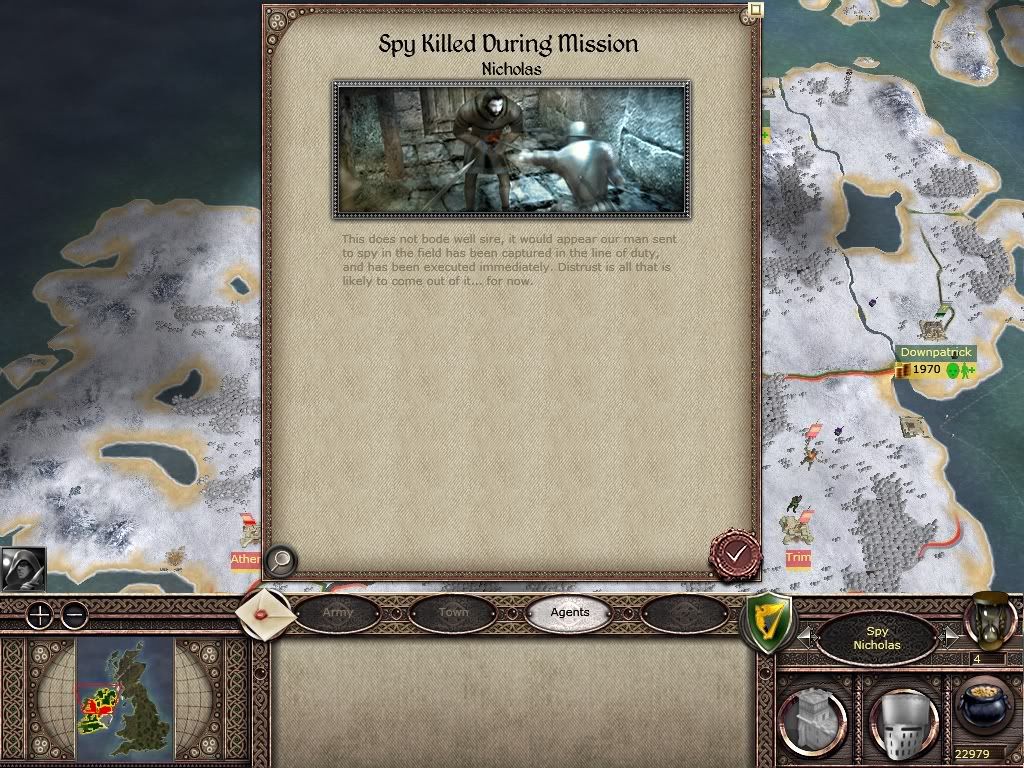Open the Town tab
This screenshot has height=768, width=1024.
[x=453, y=612]
